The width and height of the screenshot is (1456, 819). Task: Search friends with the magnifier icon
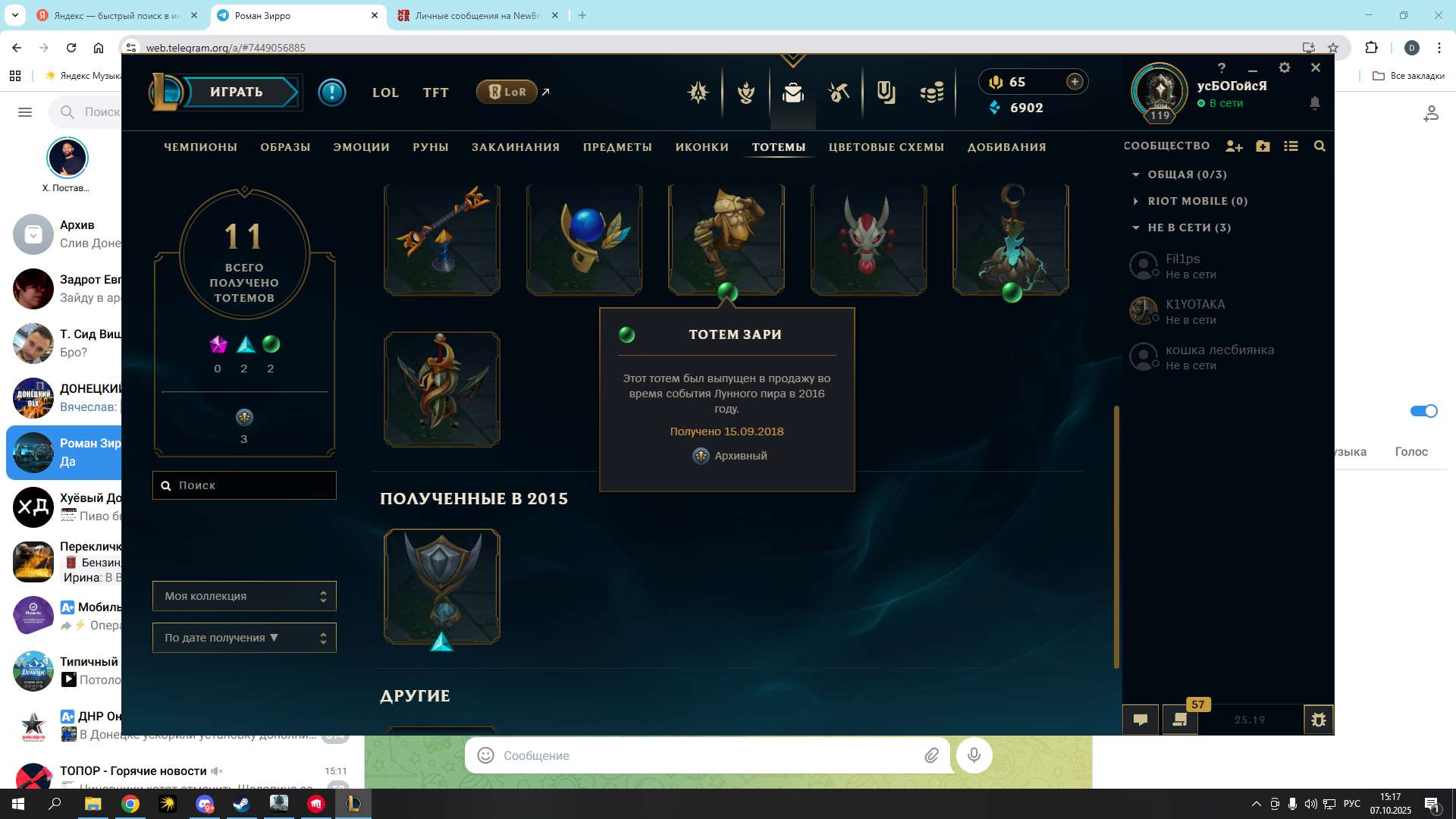click(1319, 146)
